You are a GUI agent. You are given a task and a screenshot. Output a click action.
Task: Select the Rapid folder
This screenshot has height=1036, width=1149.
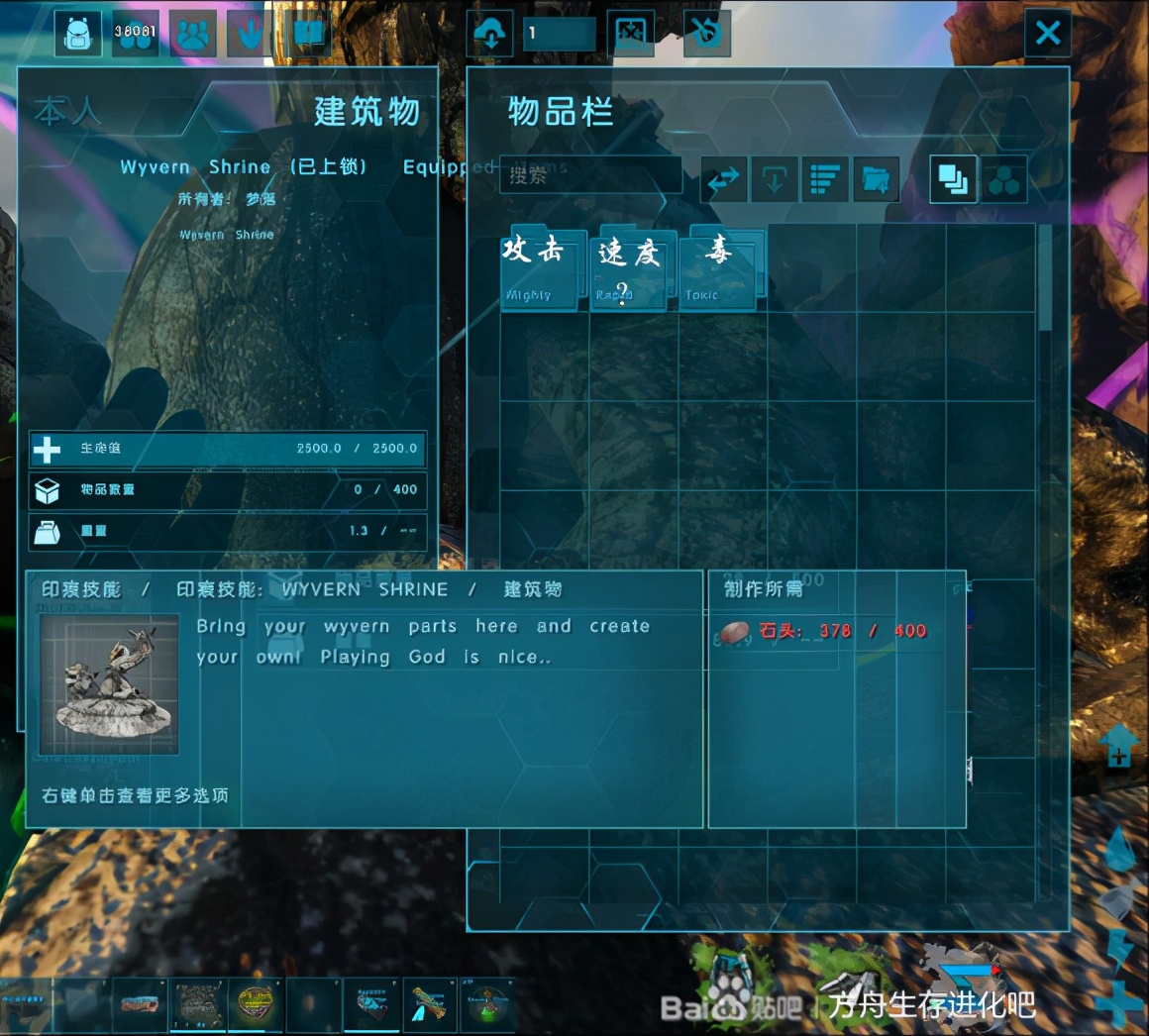[x=628, y=271]
